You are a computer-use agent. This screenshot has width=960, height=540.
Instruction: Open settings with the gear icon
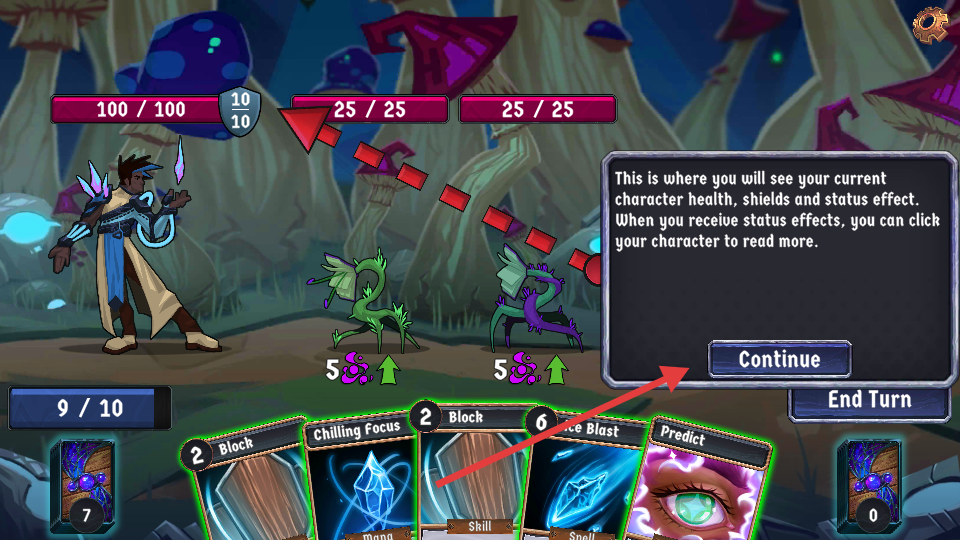point(930,22)
